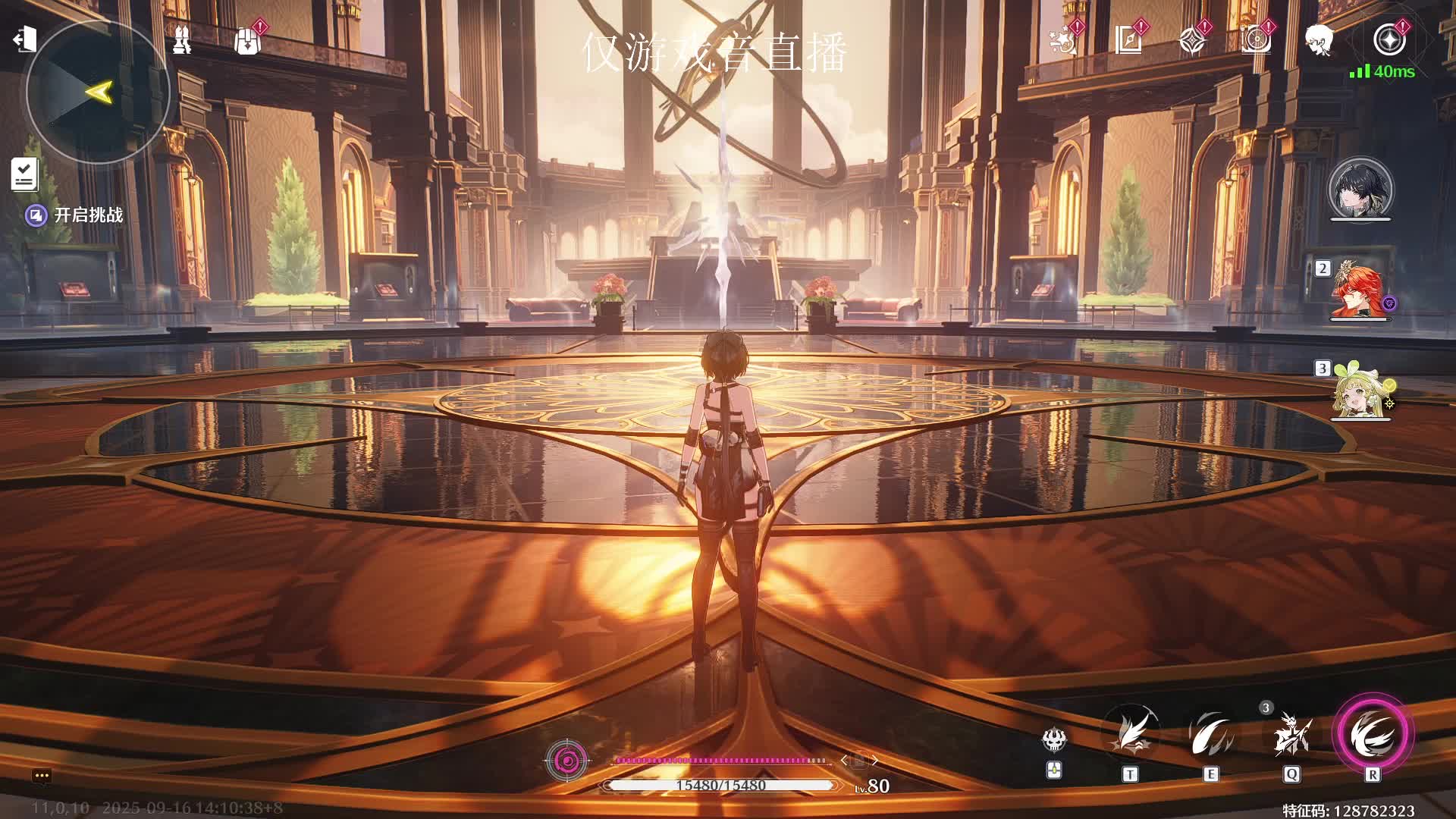Screen dimensions: 1456x819
Task: Open the chess pieces team icon
Action: point(181,40)
